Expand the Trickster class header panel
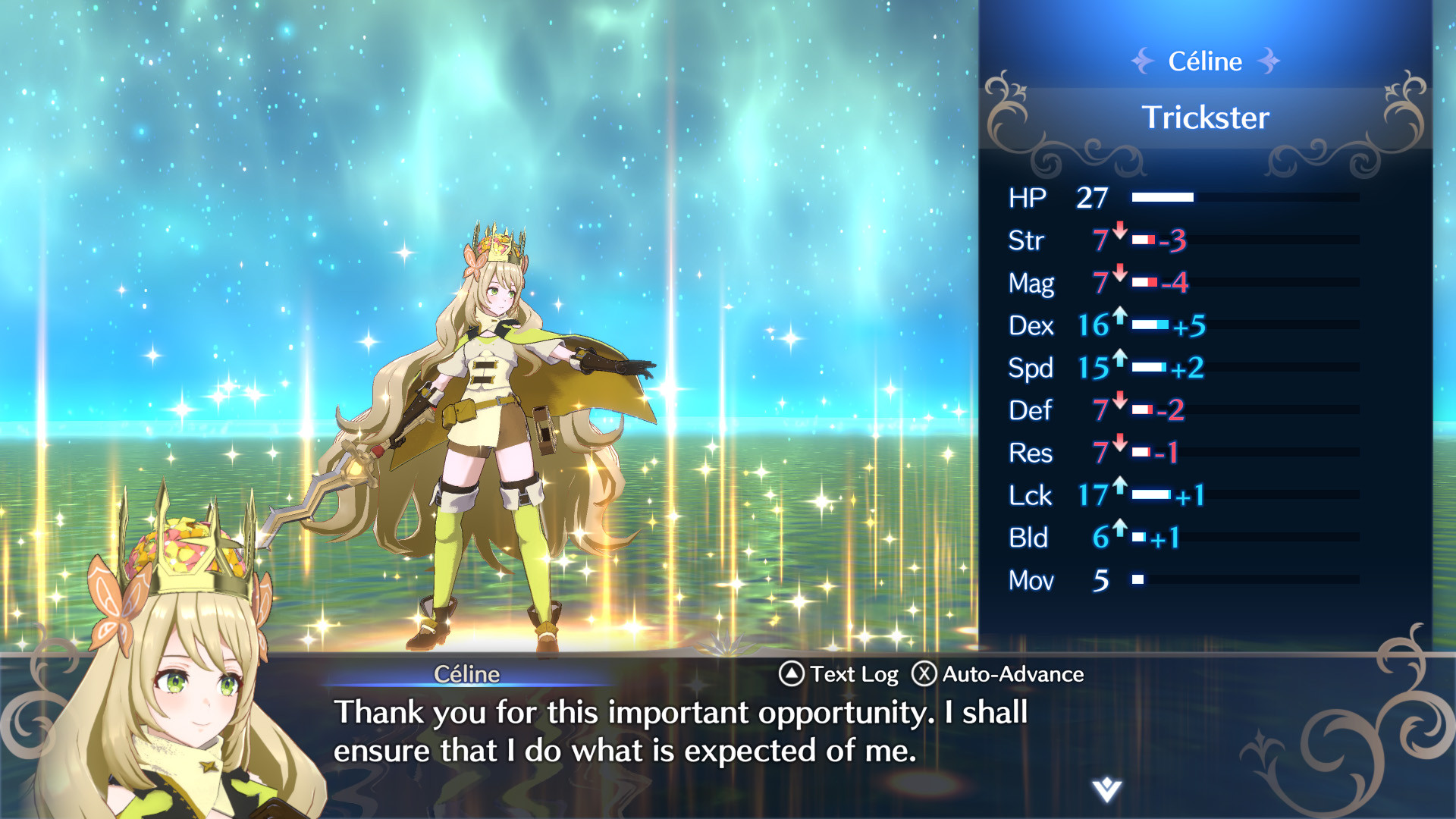This screenshot has width=1456, height=819. [1206, 118]
